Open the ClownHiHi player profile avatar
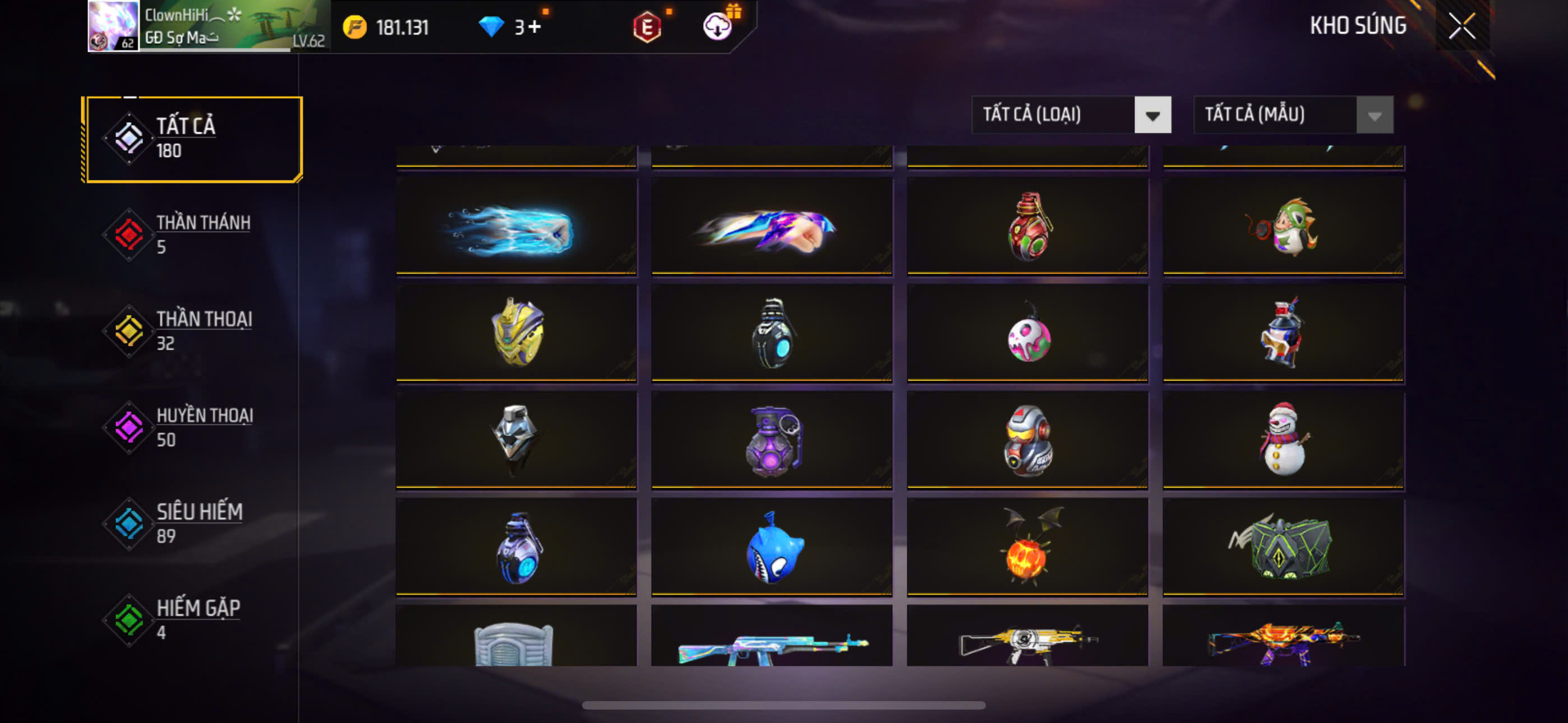1568x723 pixels. coord(113,26)
